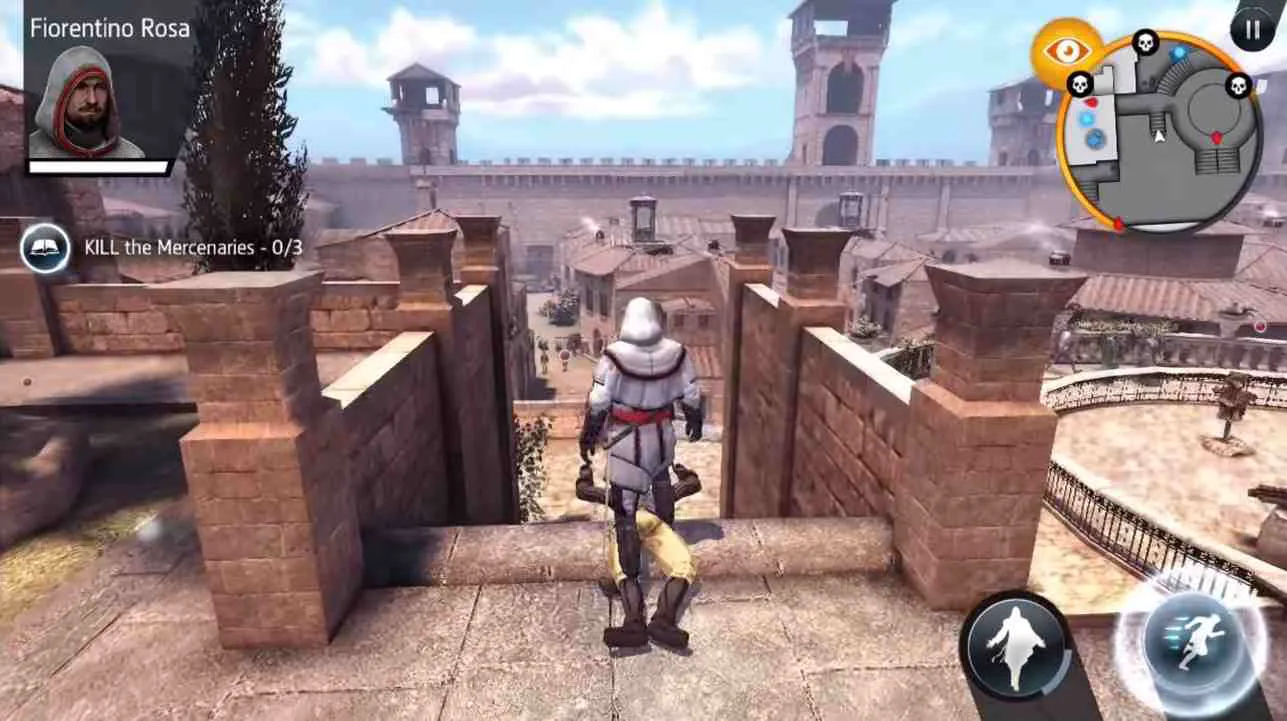
Task: Select the left skull marker on the minimap
Action: point(1079,84)
